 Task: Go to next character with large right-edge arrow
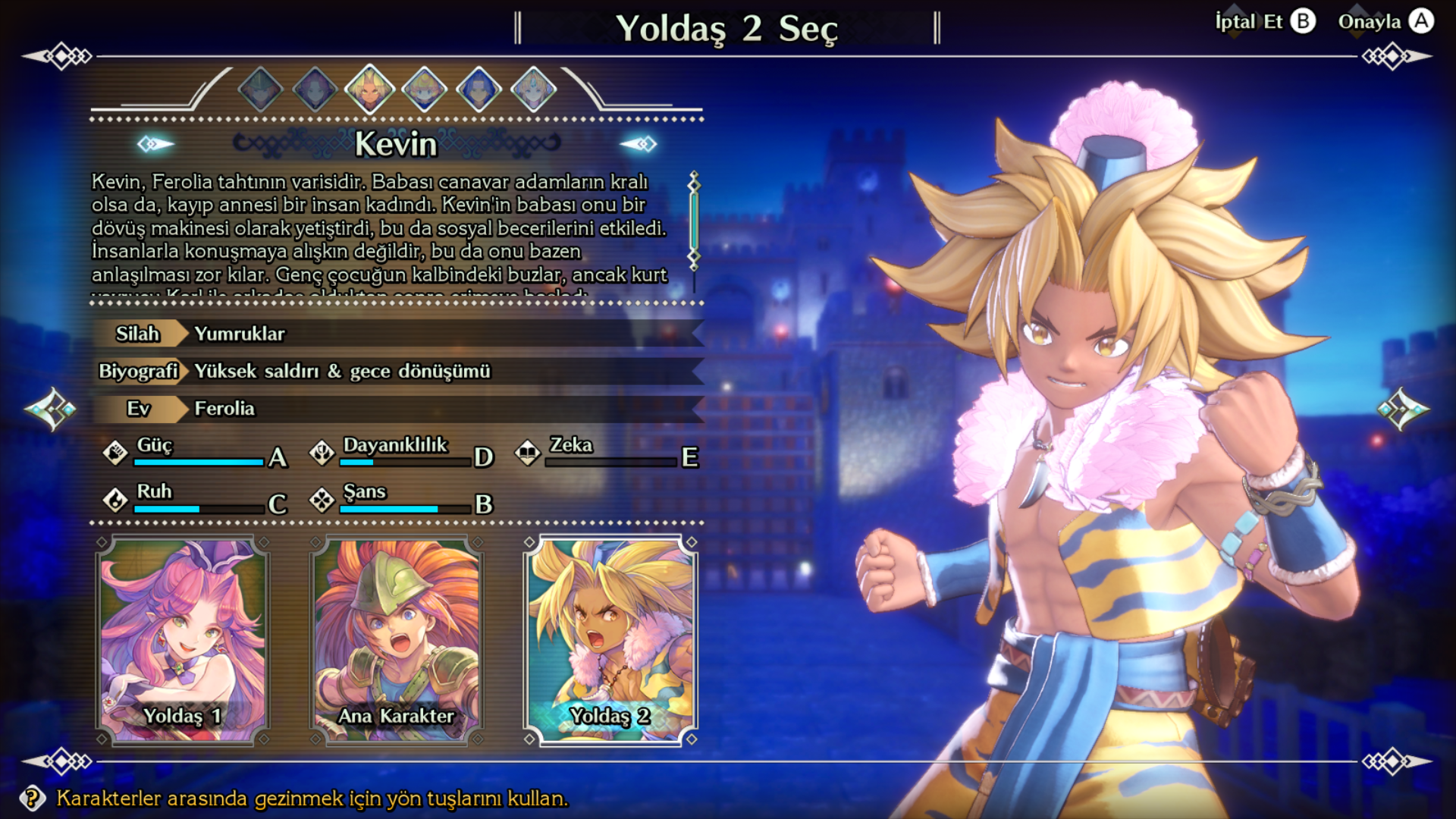[x=1404, y=409]
